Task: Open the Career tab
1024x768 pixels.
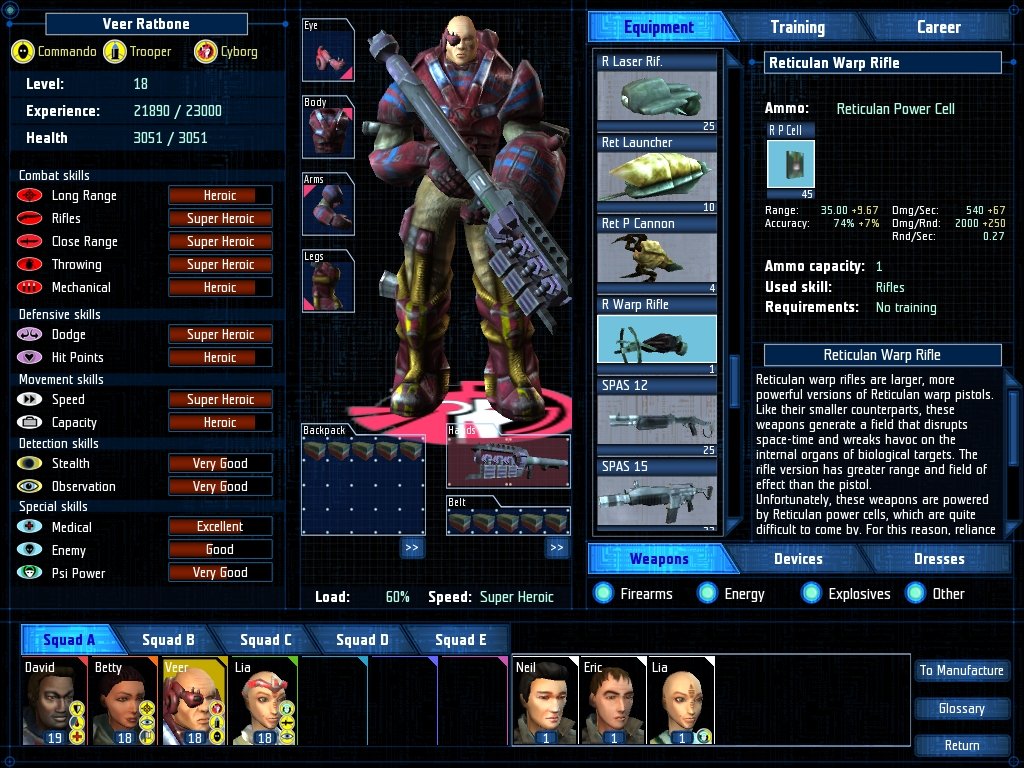Action: (x=938, y=27)
